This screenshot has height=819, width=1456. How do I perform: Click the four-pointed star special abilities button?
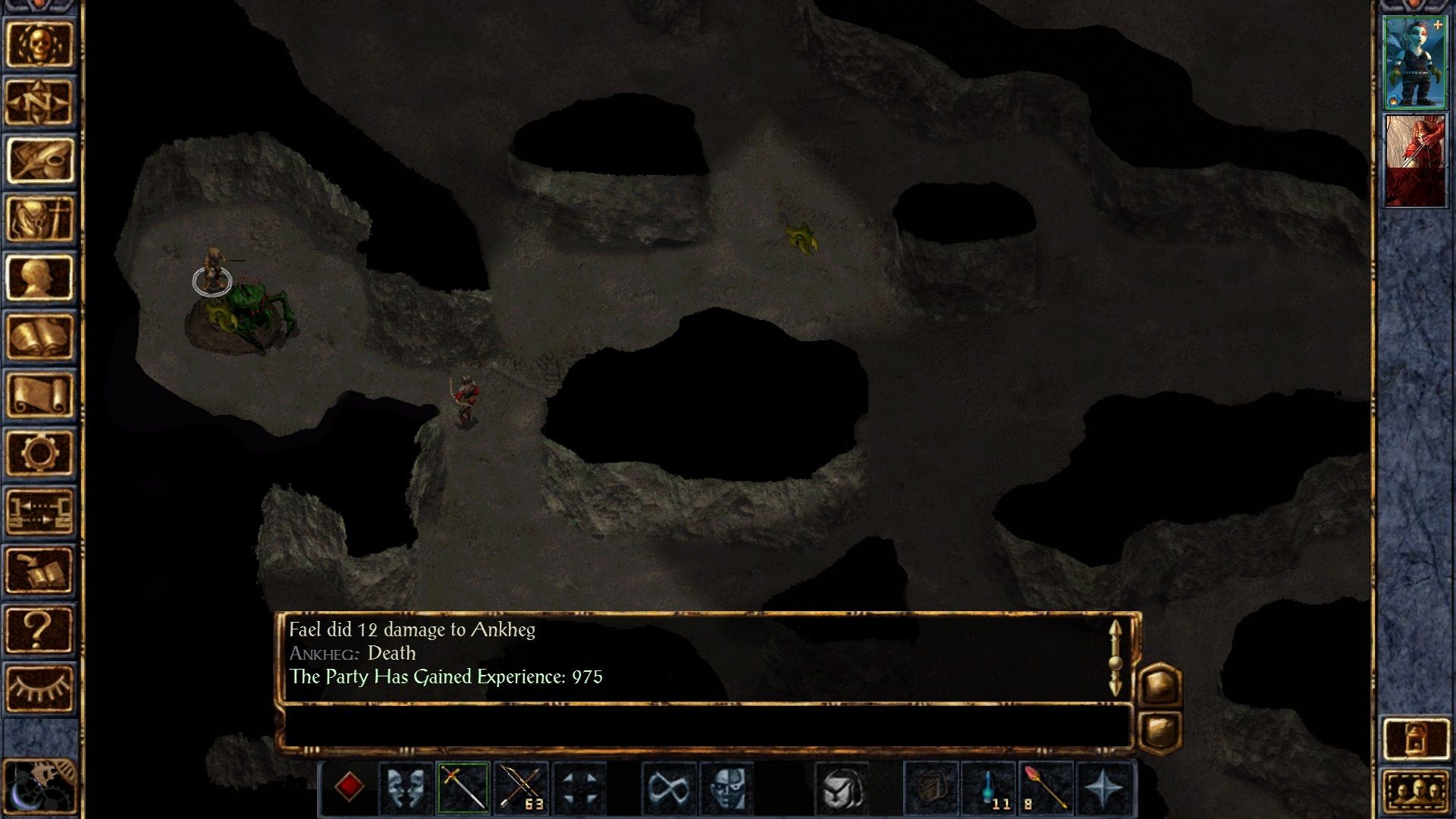click(1103, 788)
